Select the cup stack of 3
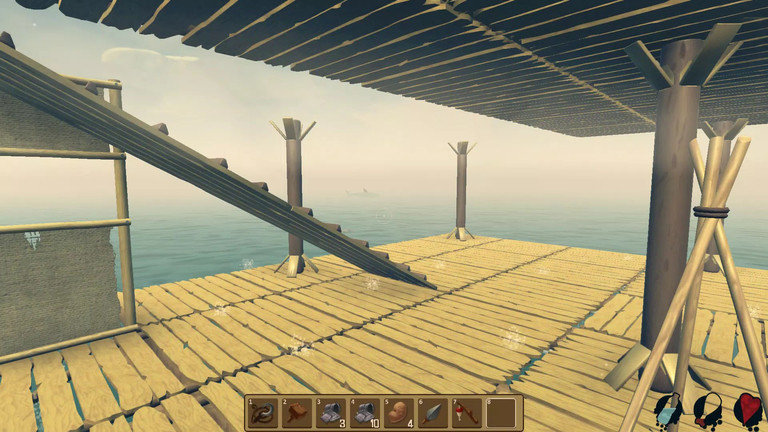 point(331,413)
